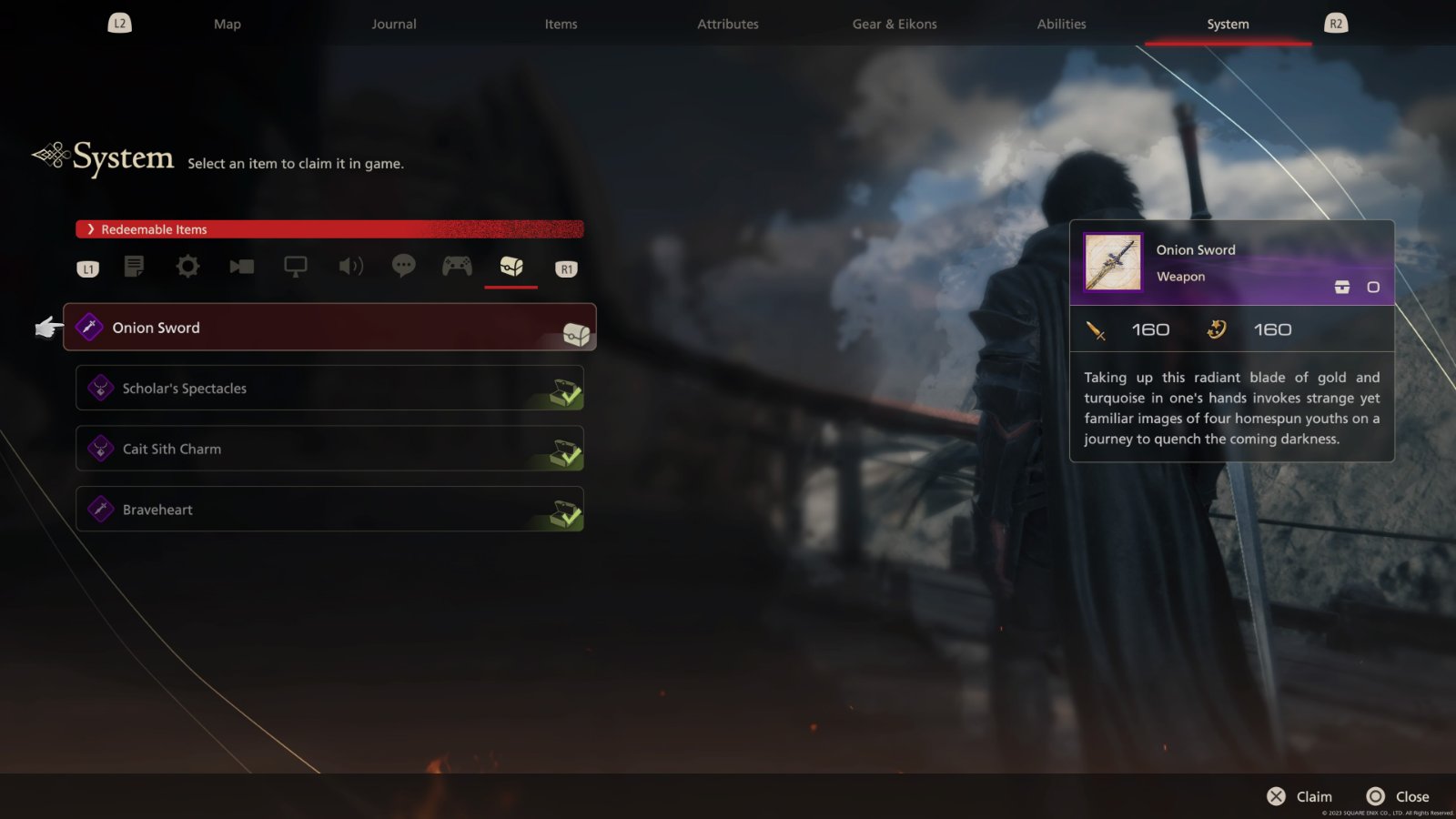
Task: Open the gamepad controller settings category
Action: coord(457,266)
